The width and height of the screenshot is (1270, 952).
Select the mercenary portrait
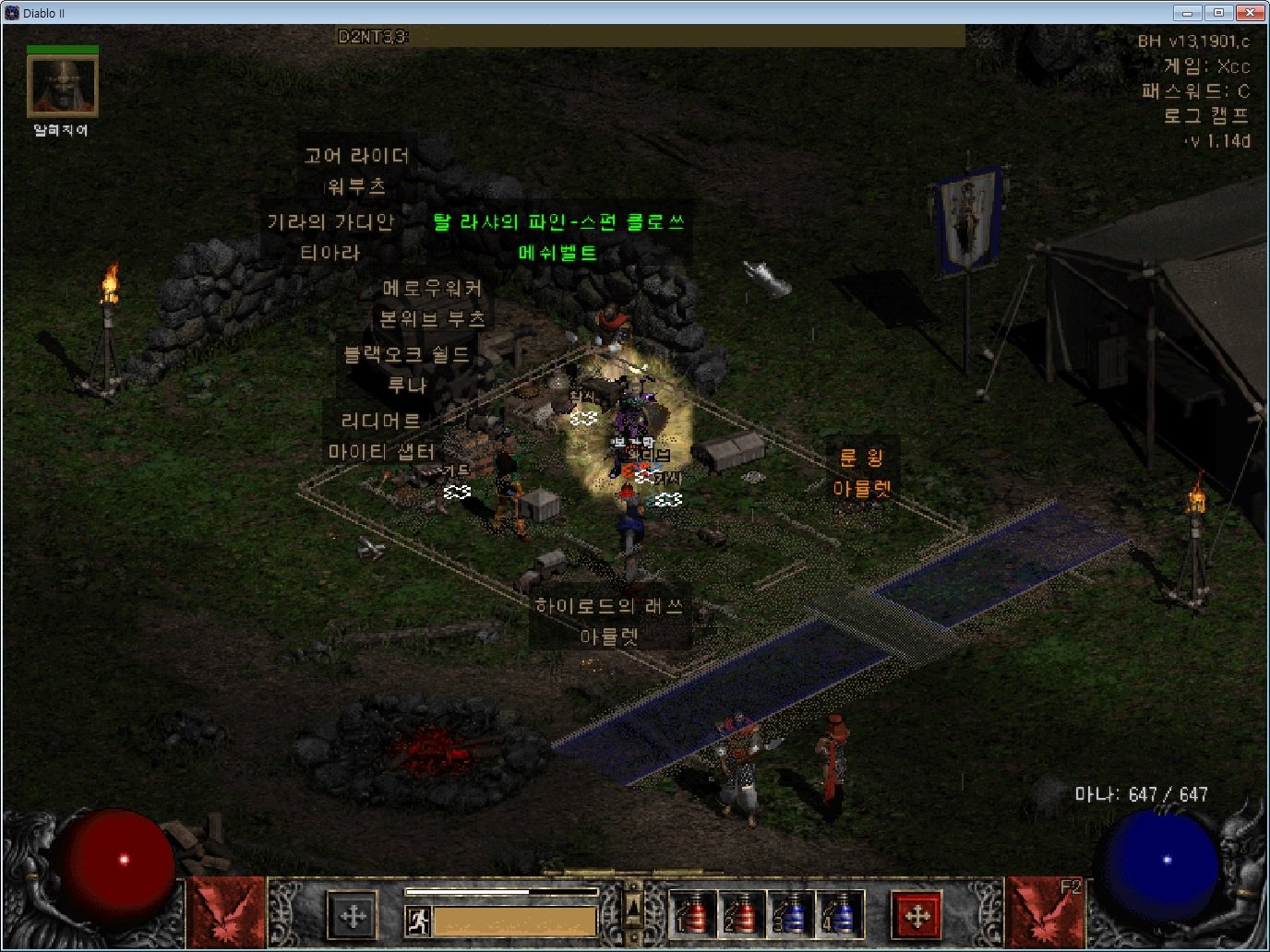tap(62, 86)
